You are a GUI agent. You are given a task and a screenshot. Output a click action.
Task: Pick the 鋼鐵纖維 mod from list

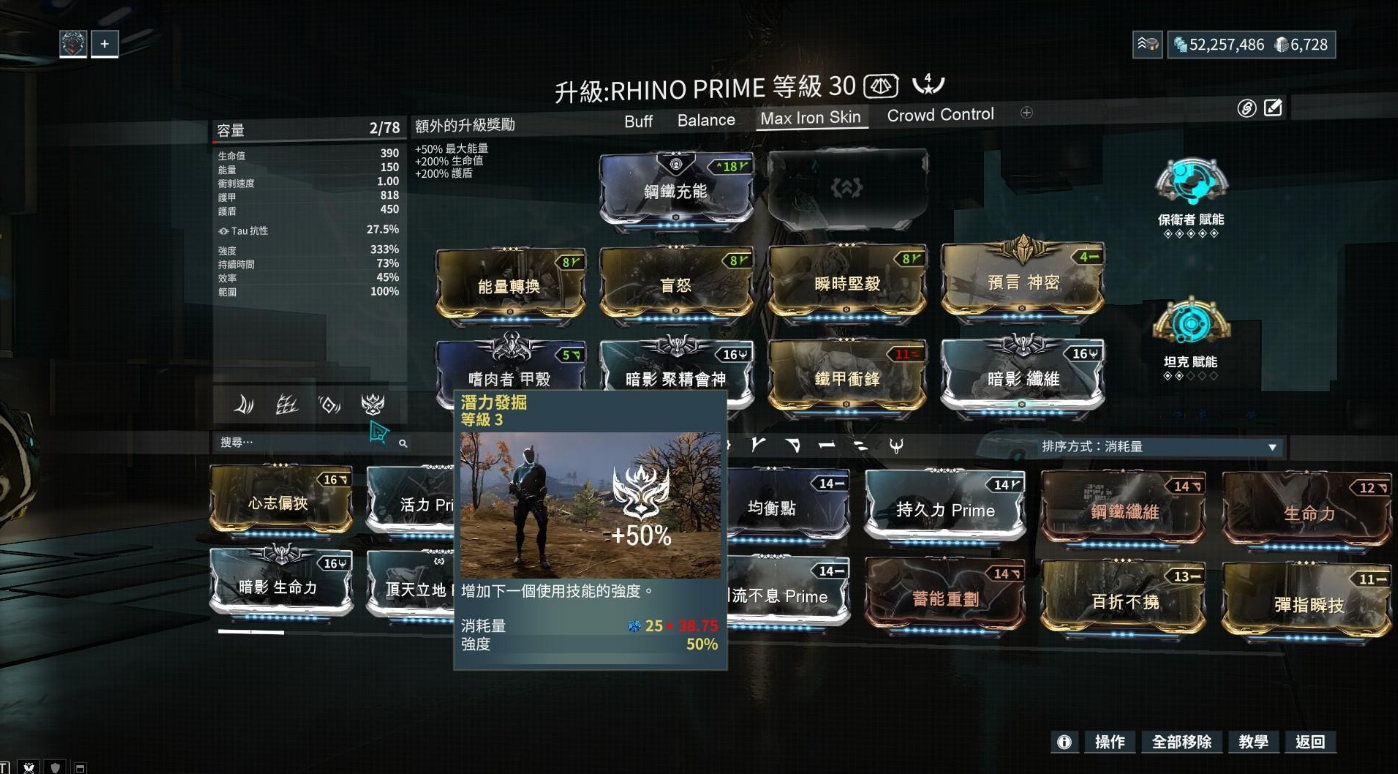pos(1125,512)
